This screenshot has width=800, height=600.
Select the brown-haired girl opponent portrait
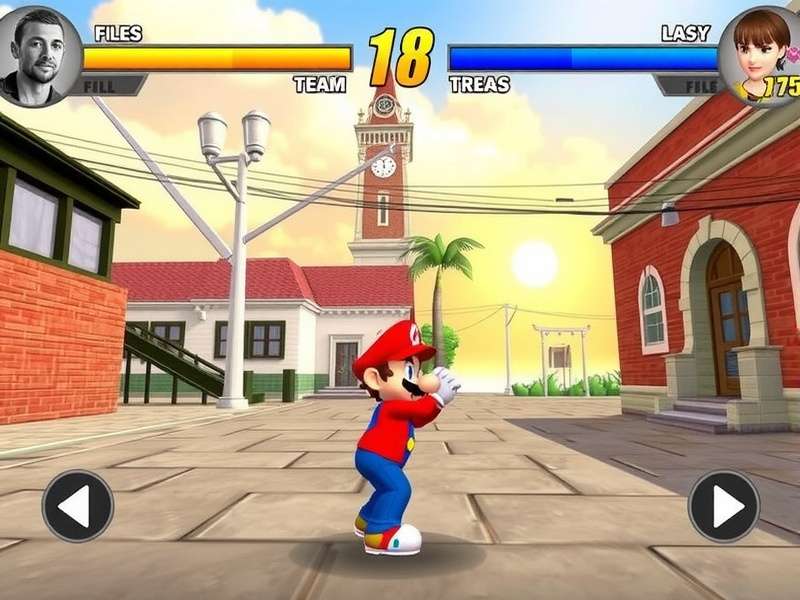pos(759,52)
